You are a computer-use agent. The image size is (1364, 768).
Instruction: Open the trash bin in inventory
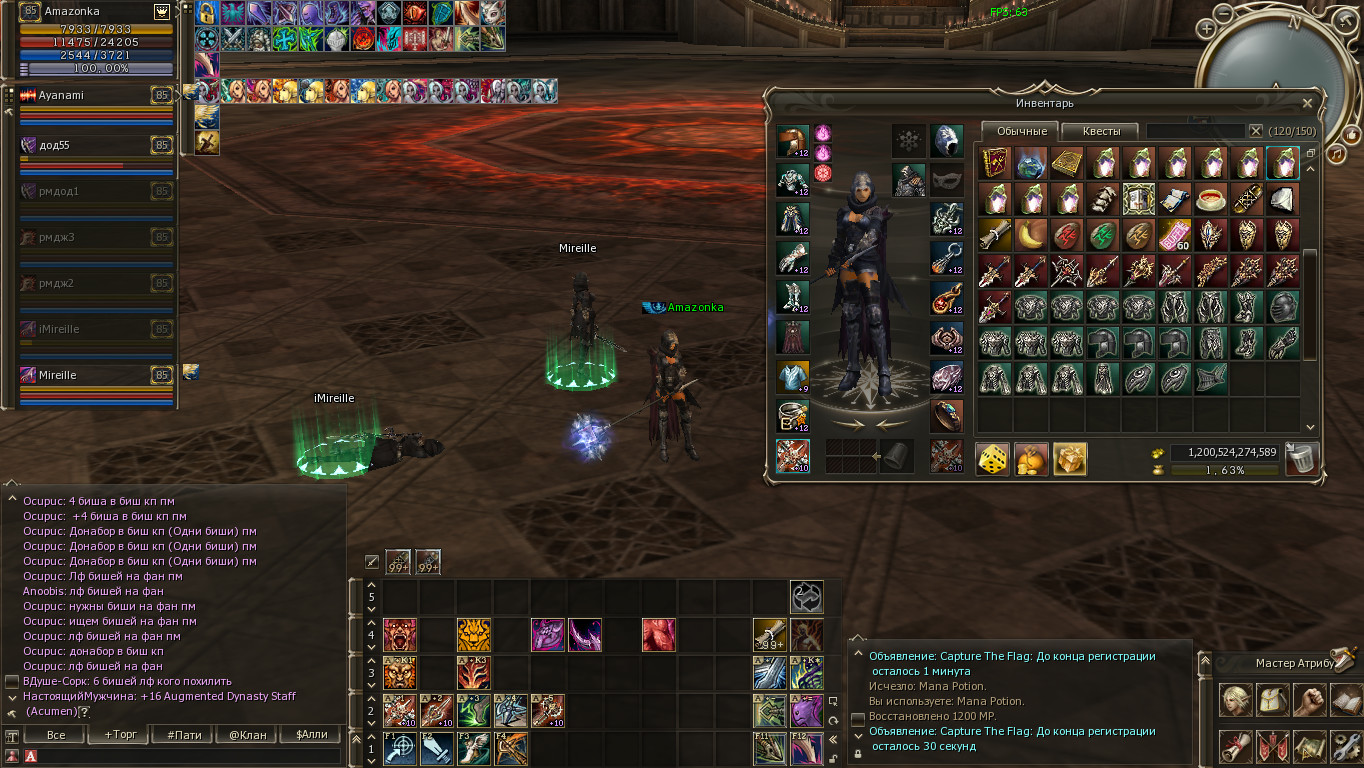pyautogui.click(x=1302, y=459)
